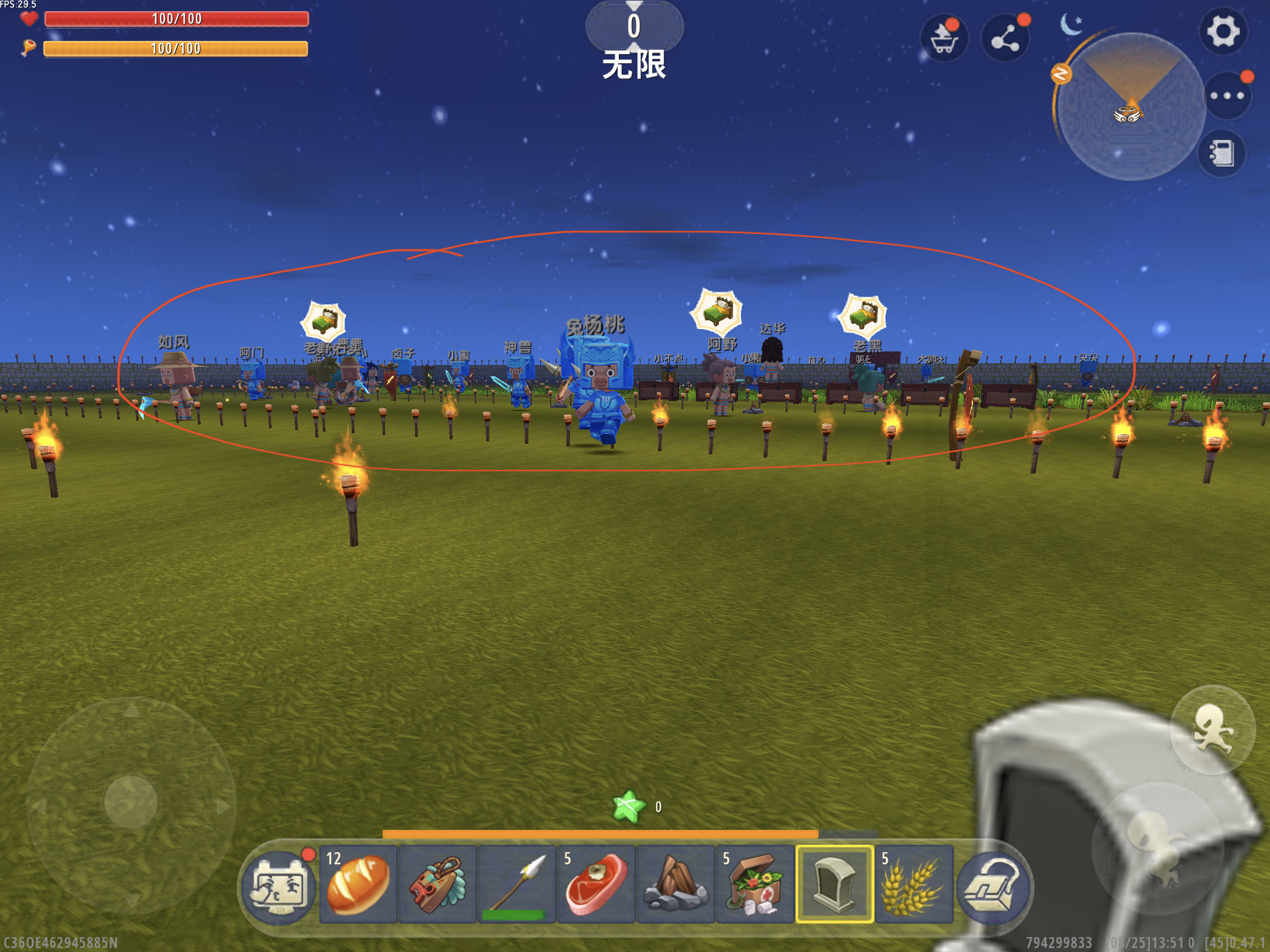
Task: Select the tombstone hotbar slot
Action: coord(835,884)
